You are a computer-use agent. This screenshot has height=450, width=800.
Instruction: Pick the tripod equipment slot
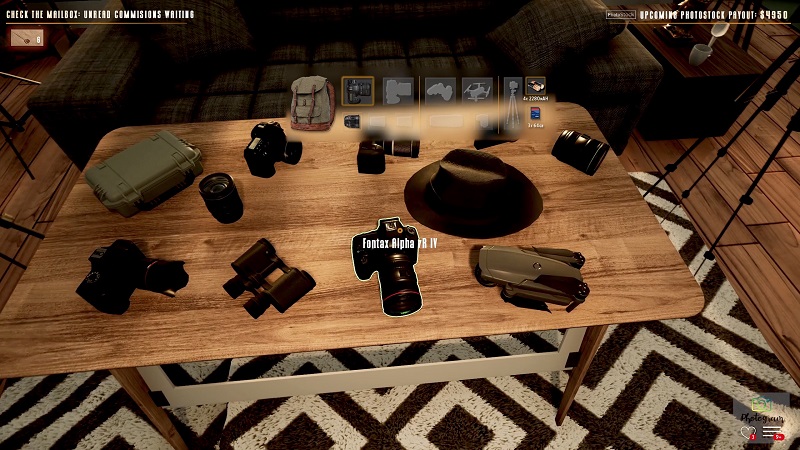point(513,107)
